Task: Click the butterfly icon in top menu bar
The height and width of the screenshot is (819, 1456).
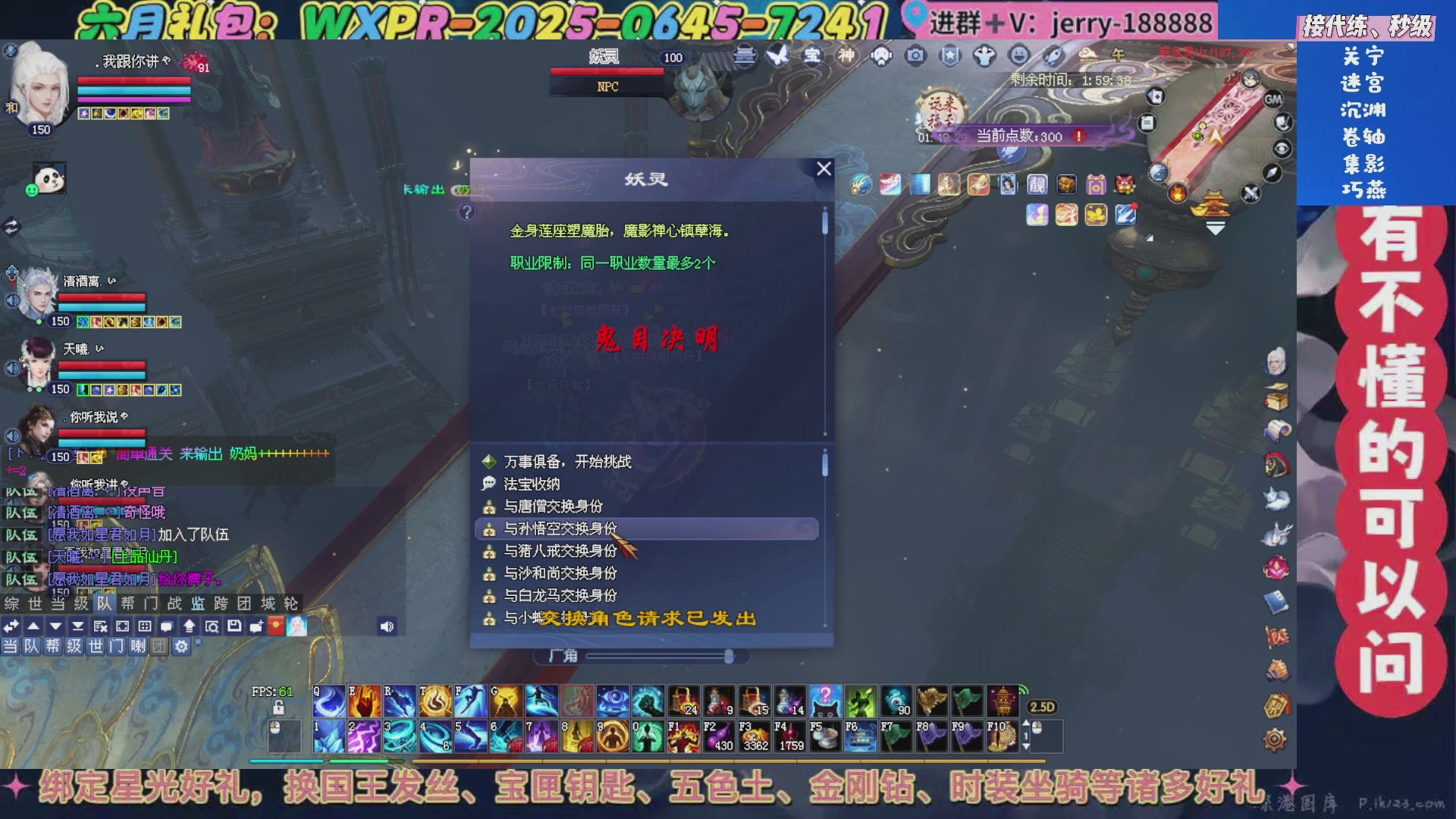Action: (777, 55)
